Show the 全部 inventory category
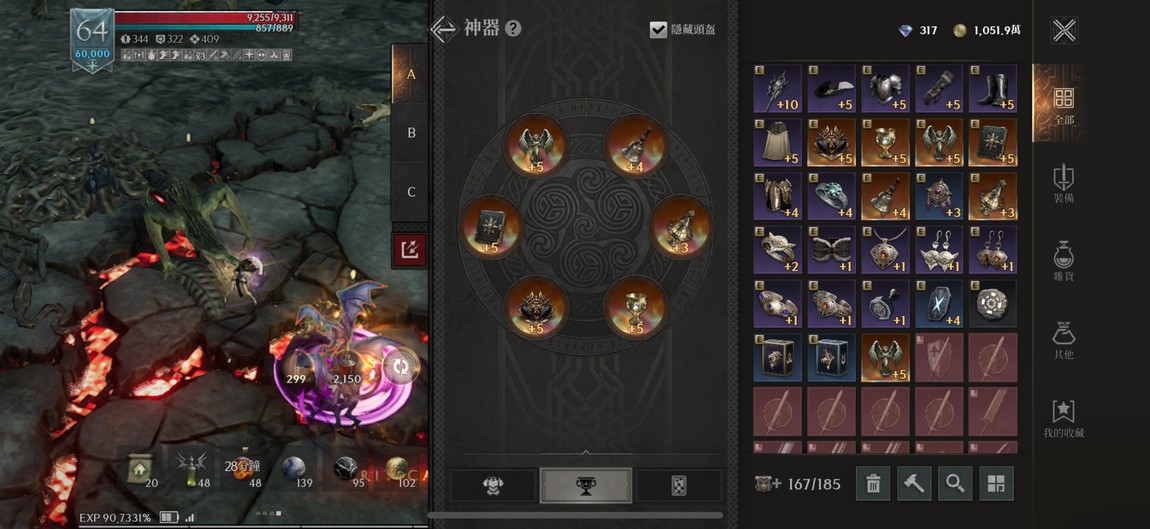This screenshot has height=529, width=1150. click(1064, 104)
